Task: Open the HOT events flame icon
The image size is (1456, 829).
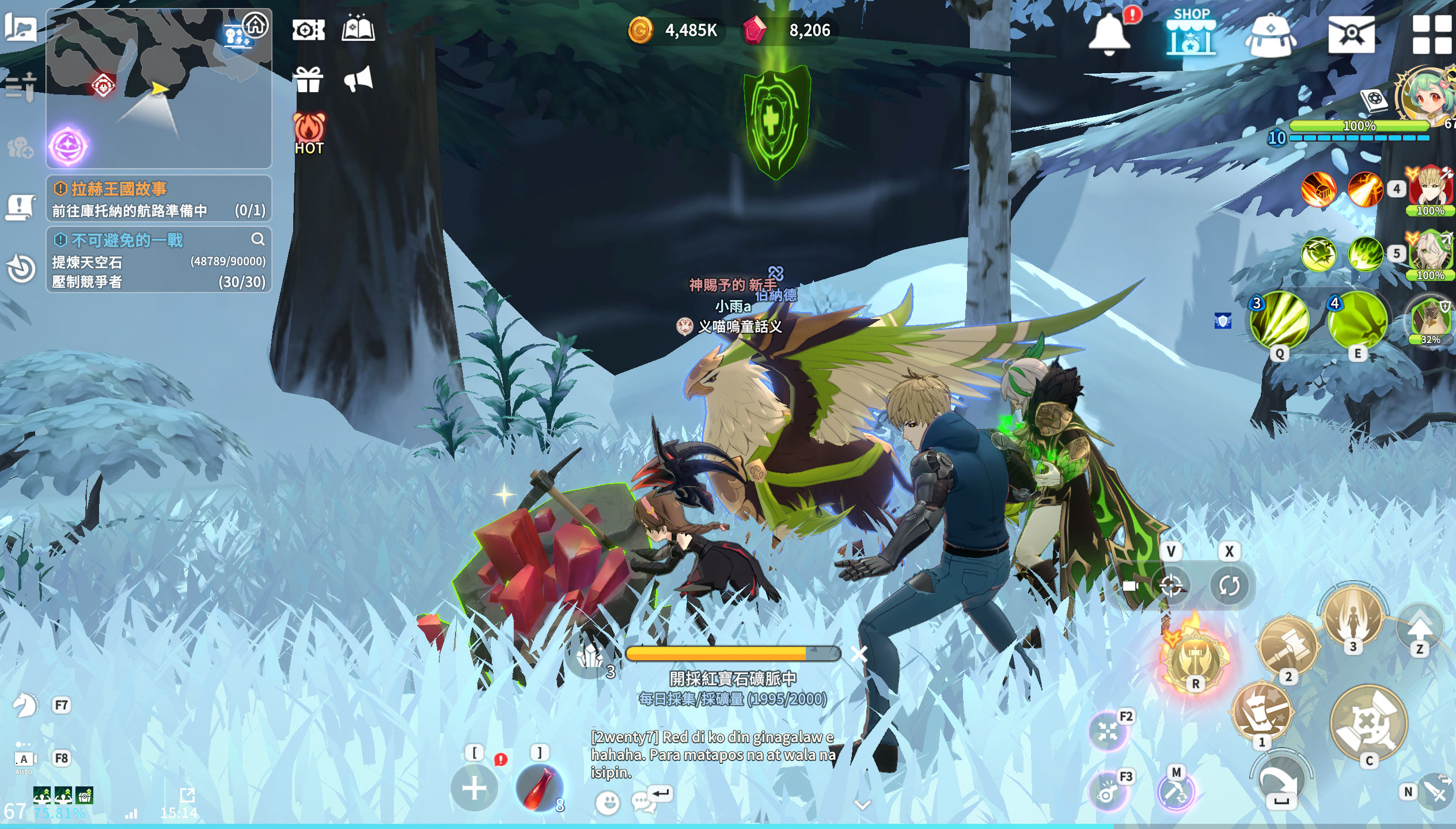Action: tap(309, 134)
